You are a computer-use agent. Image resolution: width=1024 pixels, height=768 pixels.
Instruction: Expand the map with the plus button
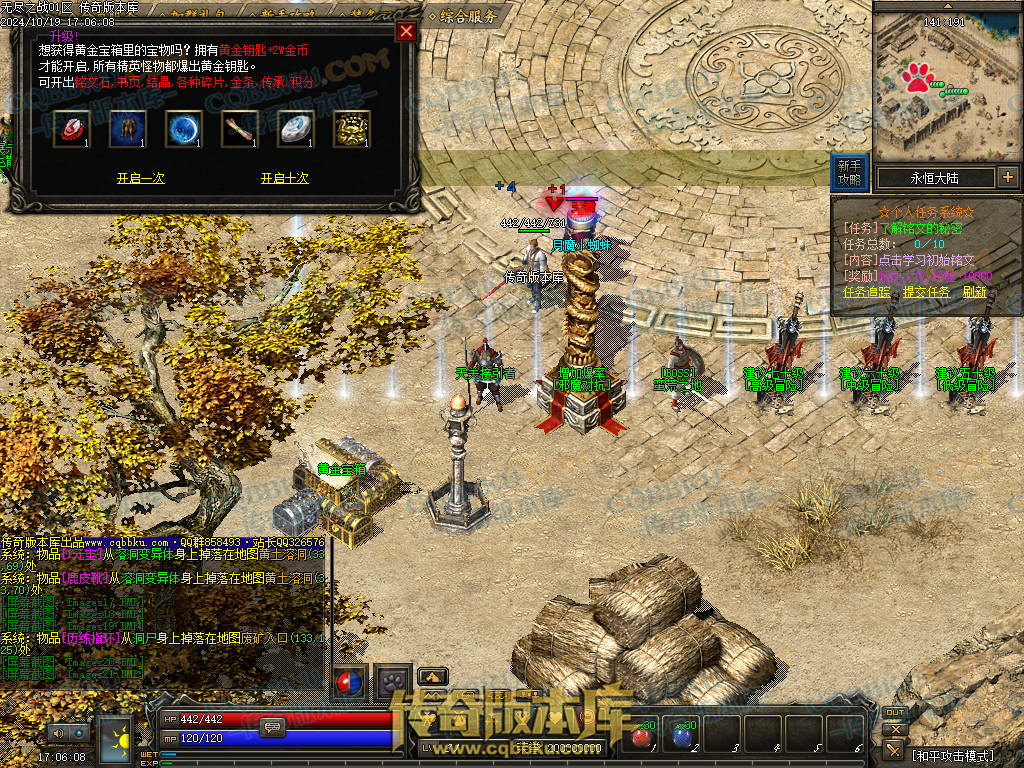click(x=1007, y=178)
